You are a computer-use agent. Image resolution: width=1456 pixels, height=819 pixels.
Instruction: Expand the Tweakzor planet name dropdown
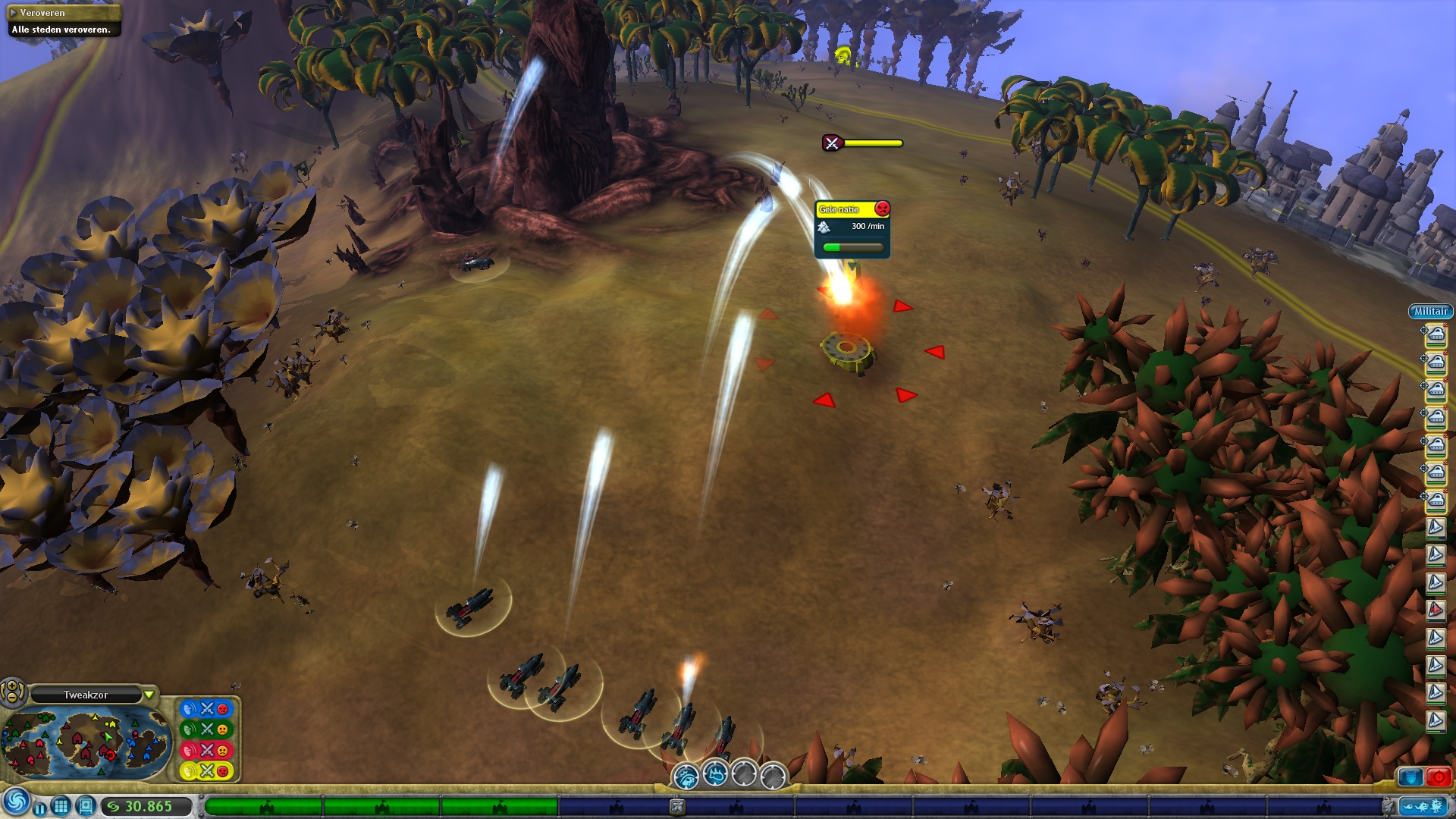click(x=150, y=694)
